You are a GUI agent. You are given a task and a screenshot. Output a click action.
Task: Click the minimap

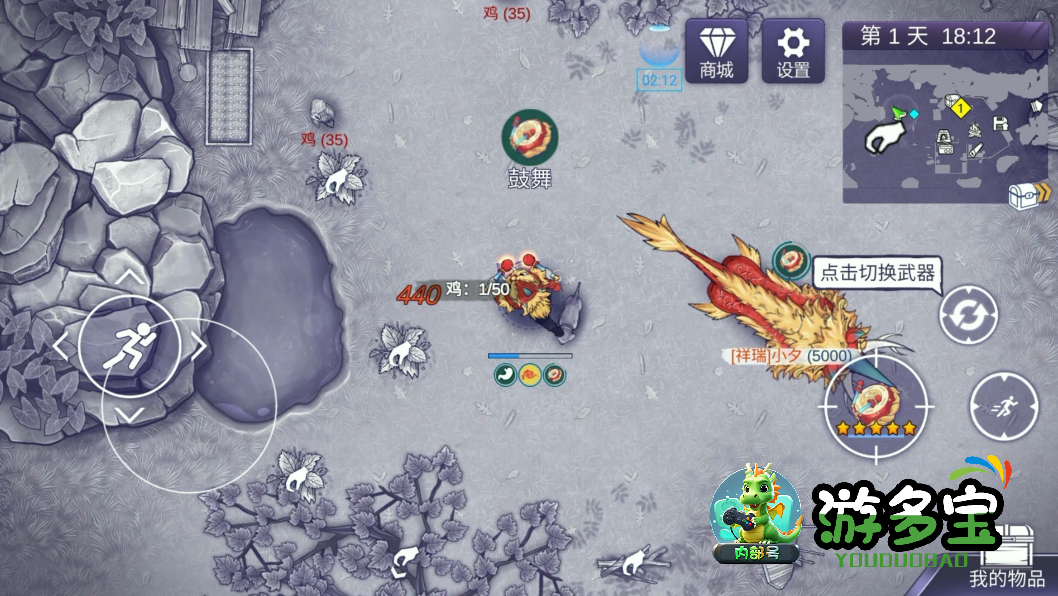930,125
